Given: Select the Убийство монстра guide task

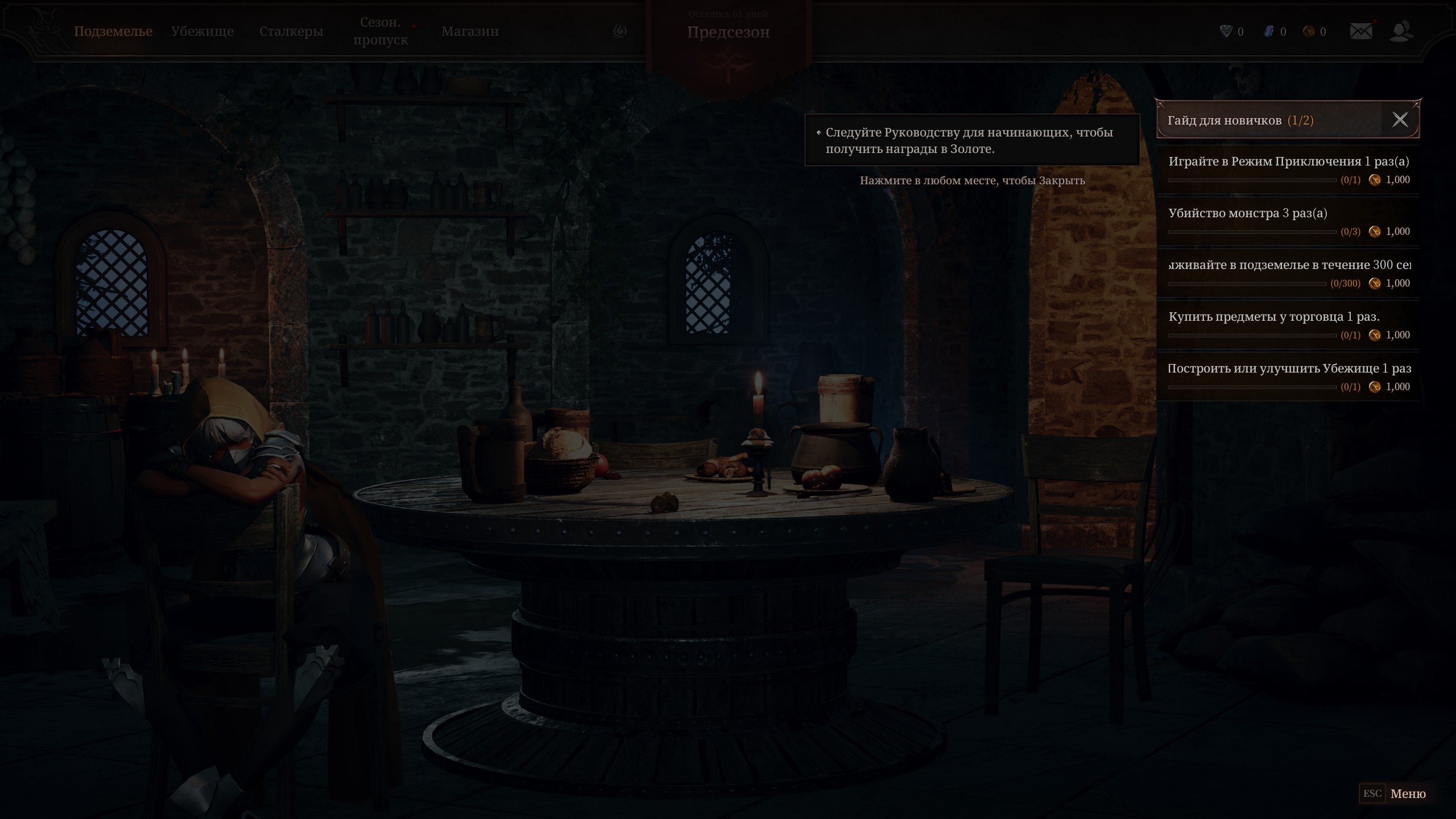Looking at the screenshot, I should 1288,221.
